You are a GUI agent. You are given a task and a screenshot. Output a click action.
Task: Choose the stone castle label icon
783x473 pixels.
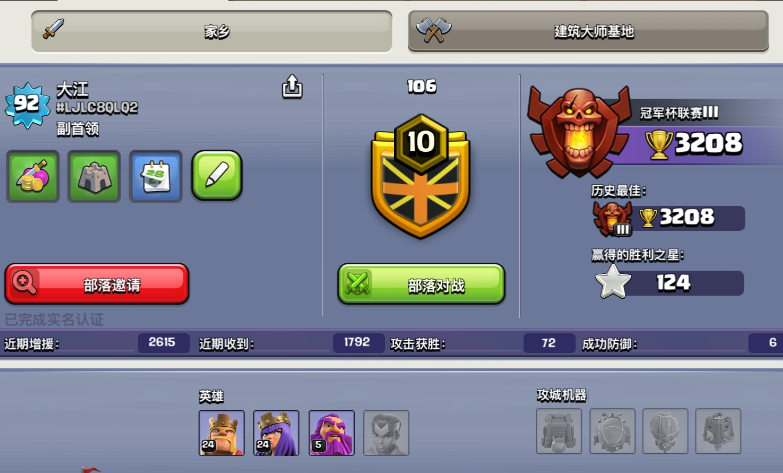click(x=94, y=176)
